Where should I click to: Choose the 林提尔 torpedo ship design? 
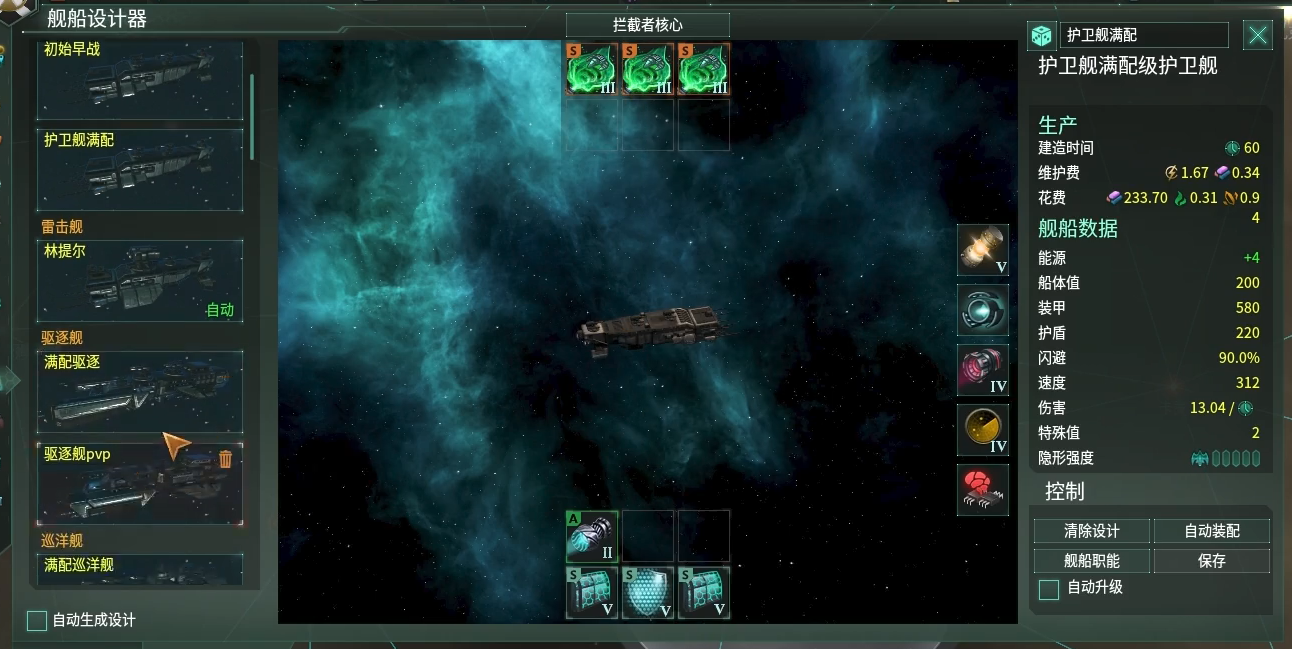click(140, 281)
